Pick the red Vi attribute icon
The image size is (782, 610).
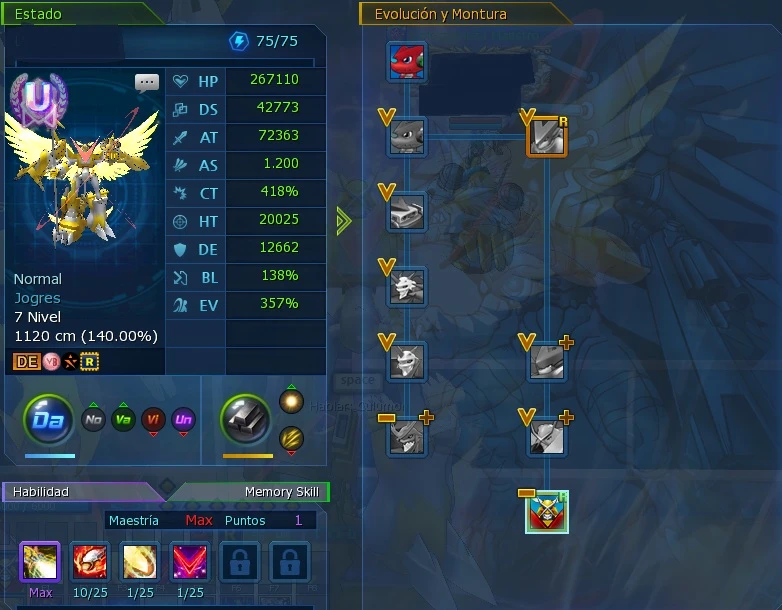[153, 420]
